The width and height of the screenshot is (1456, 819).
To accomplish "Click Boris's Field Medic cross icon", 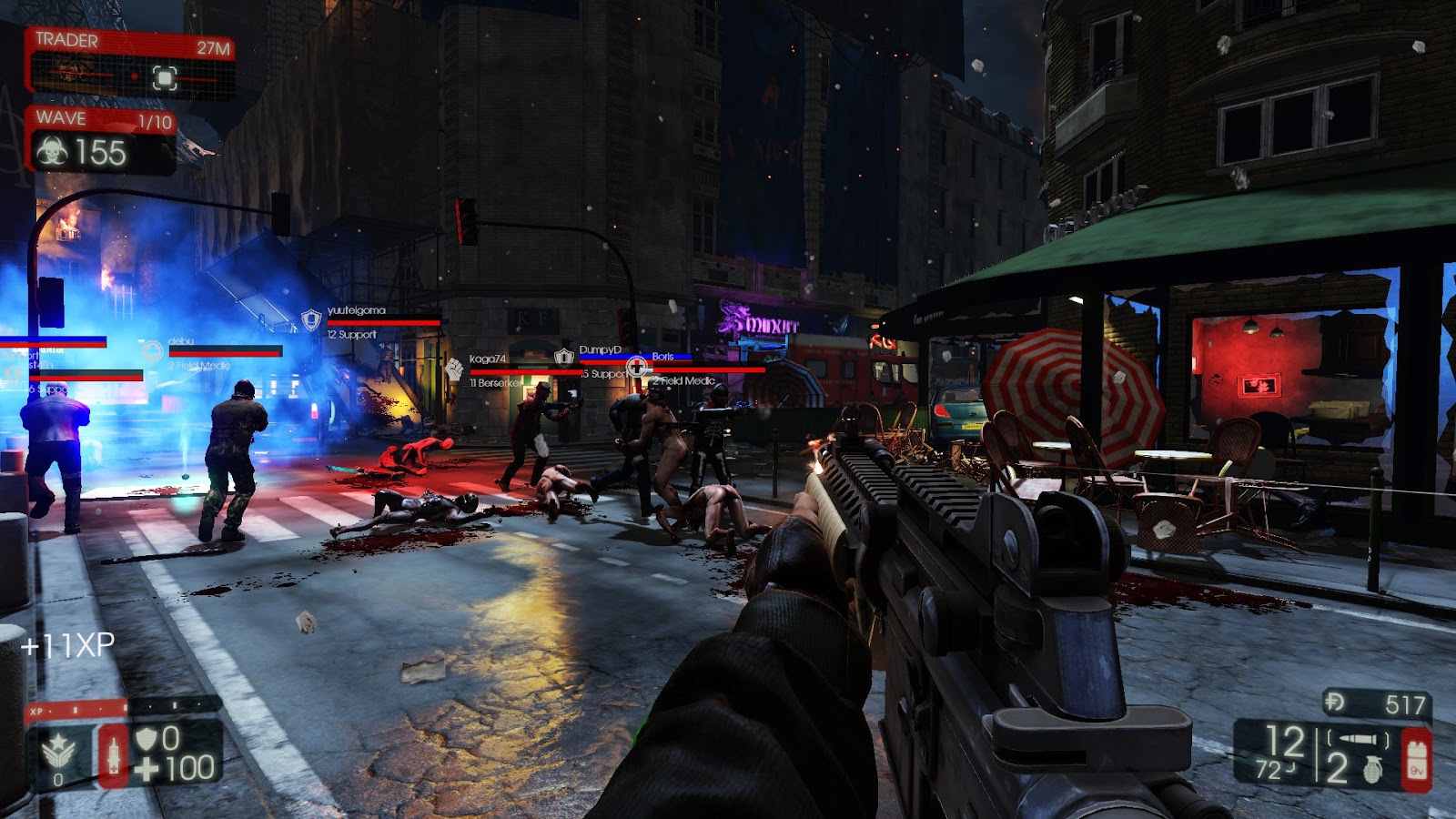I will [x=637, y=367].
